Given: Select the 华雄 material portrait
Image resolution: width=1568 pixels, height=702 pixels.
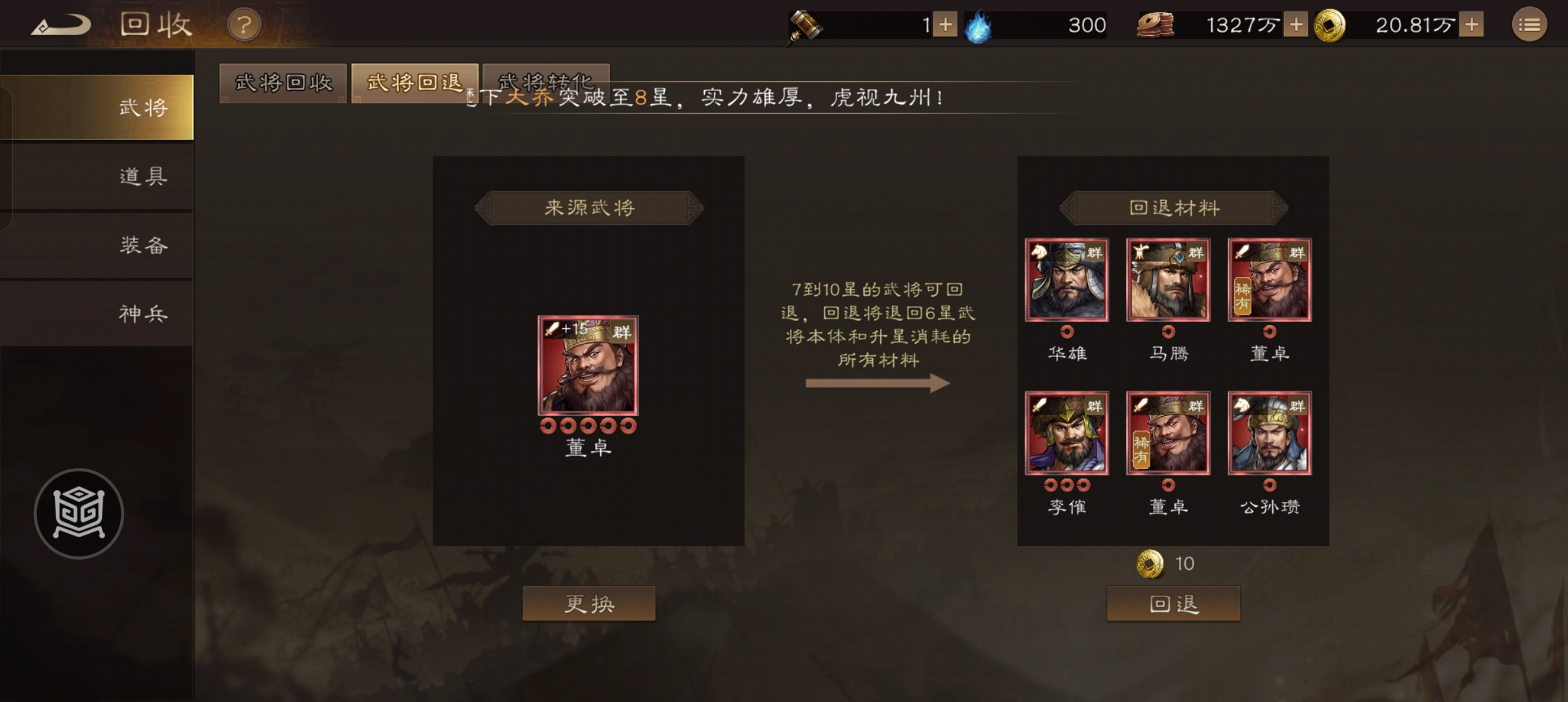Looking at the screenshot, I should pos(1067,279).
